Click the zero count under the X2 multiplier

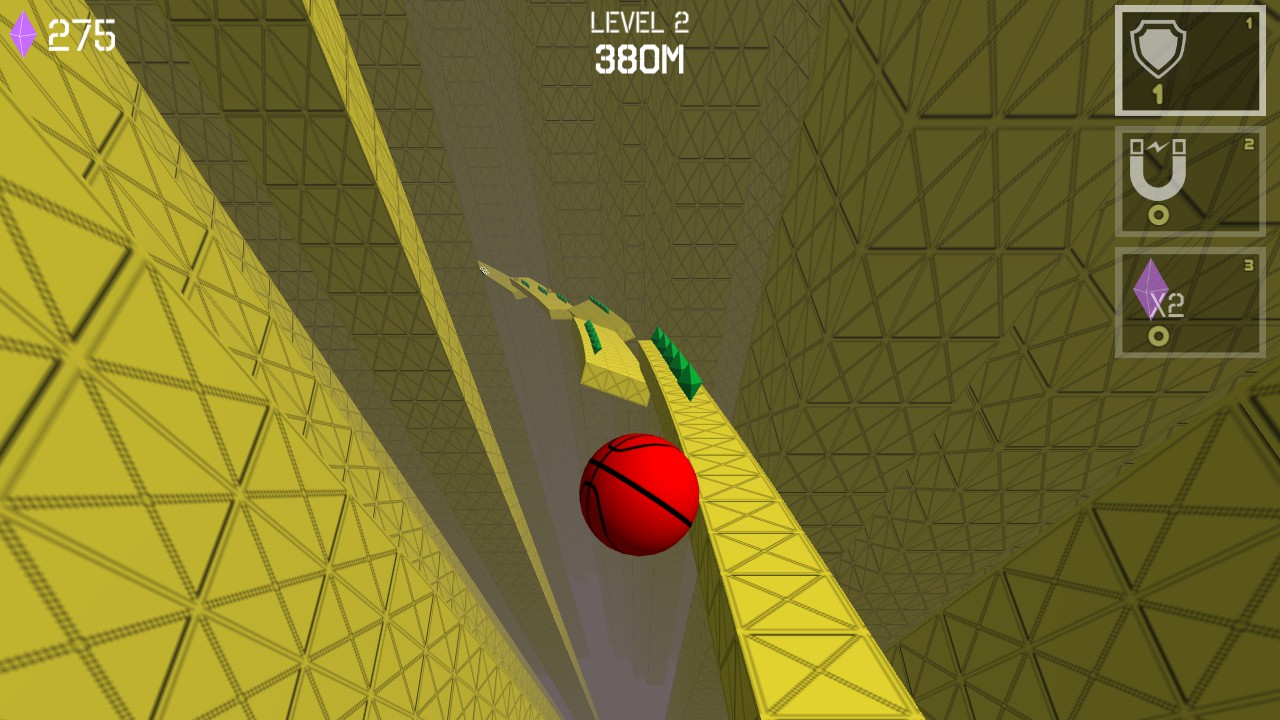click(x=1158, y=337)
